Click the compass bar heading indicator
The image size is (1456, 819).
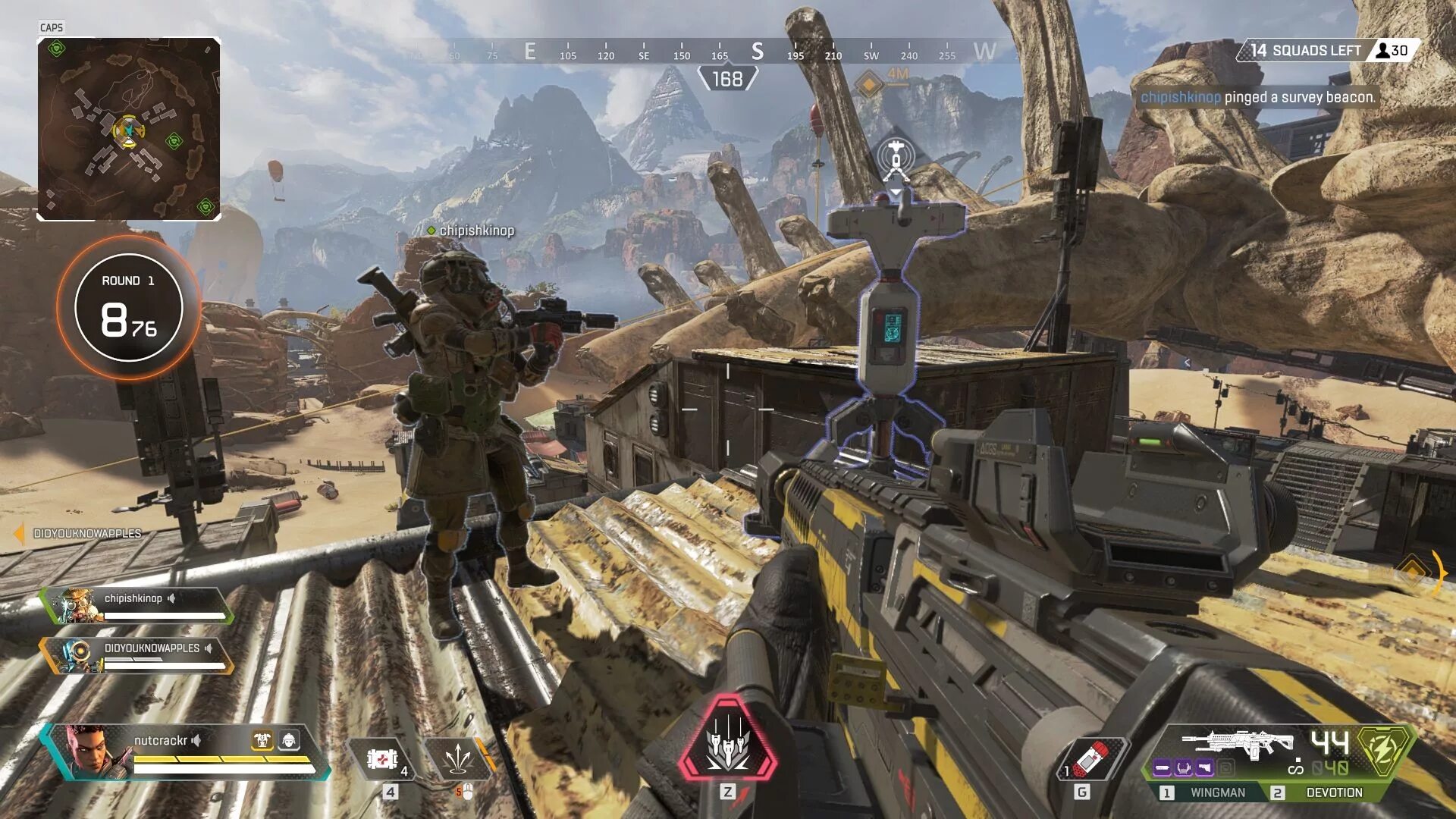pos(727,78)
